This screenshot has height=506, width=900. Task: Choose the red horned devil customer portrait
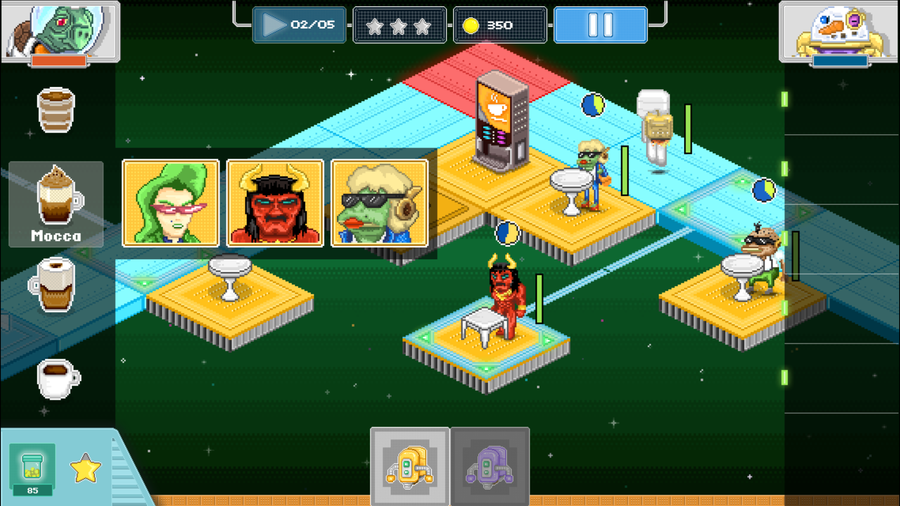point(275,203)
